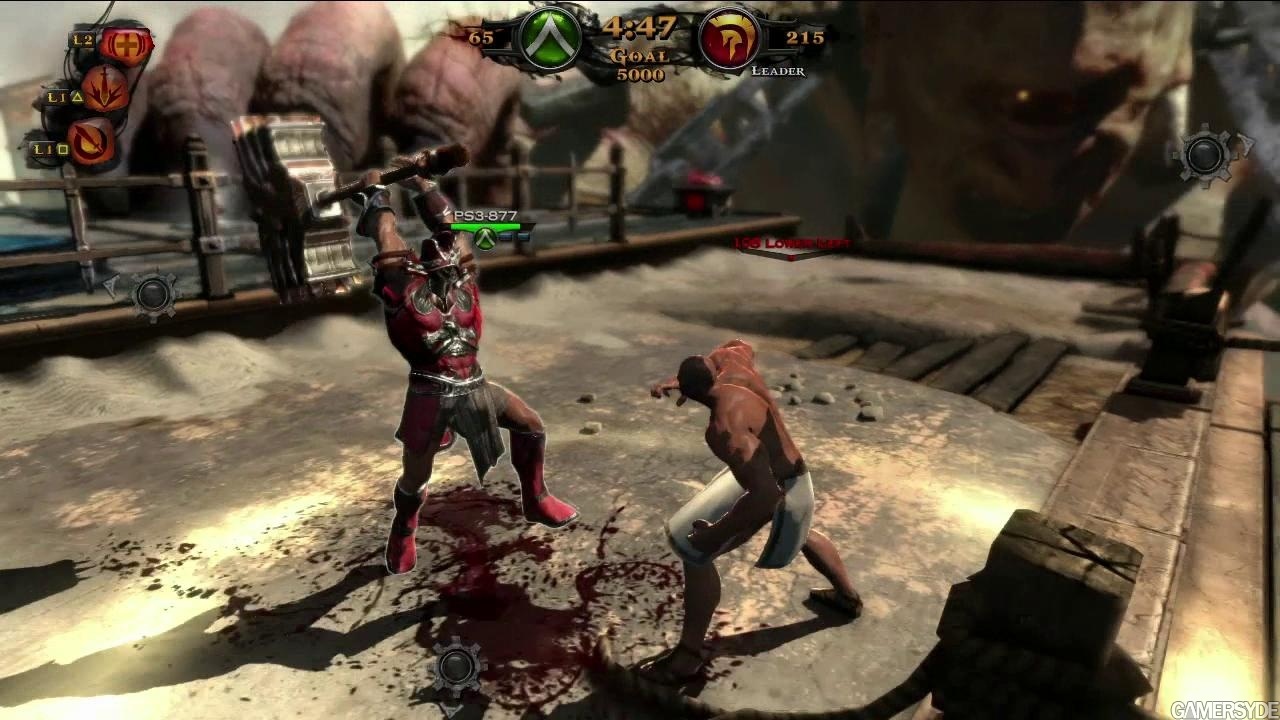Activate the L2 cross healing ability icon
The image size is (1280, 720).
pyautogui.click(x=127, y=43)
